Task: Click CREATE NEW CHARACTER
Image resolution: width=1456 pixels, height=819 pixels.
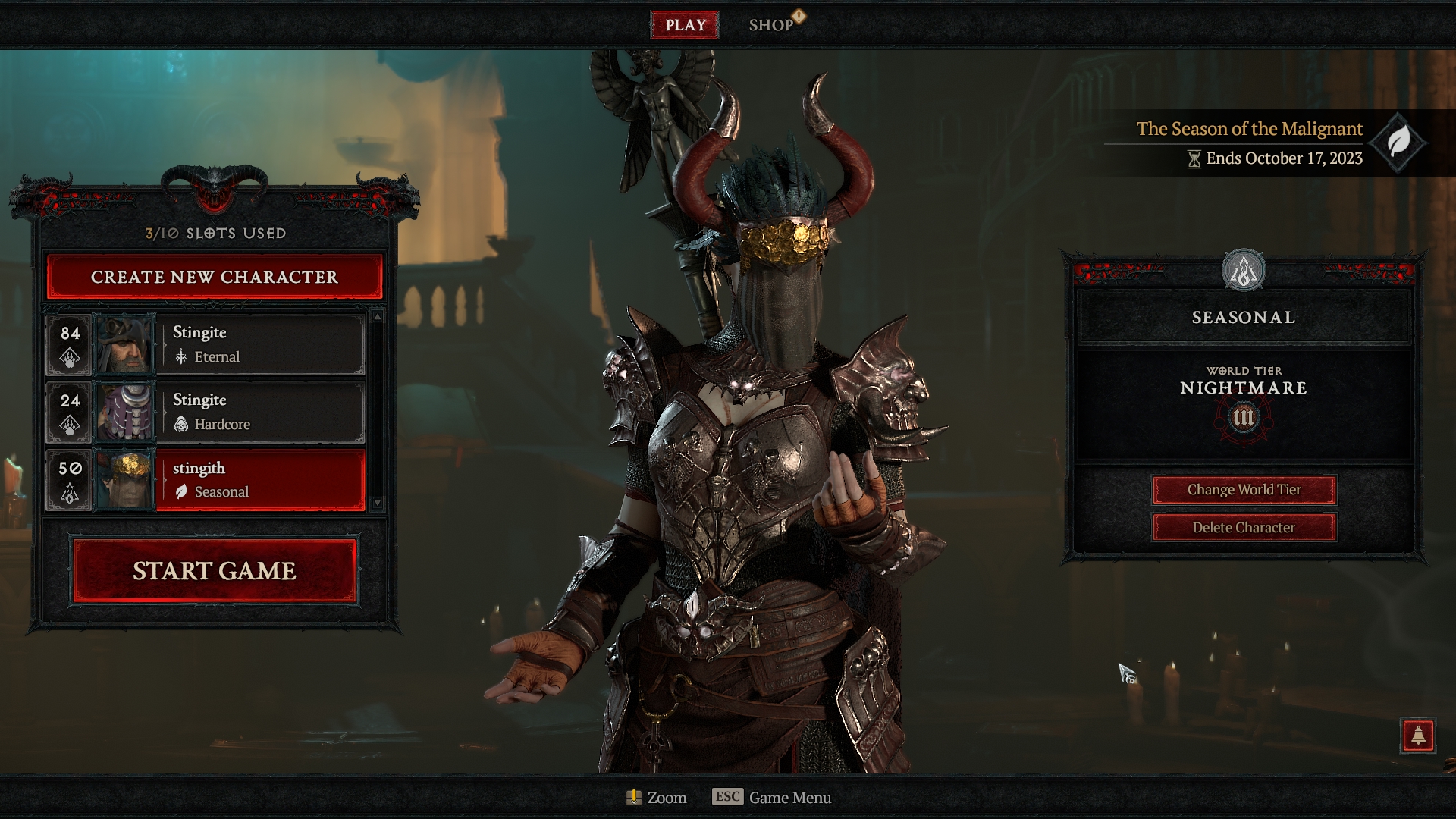Action: [213, 277]
